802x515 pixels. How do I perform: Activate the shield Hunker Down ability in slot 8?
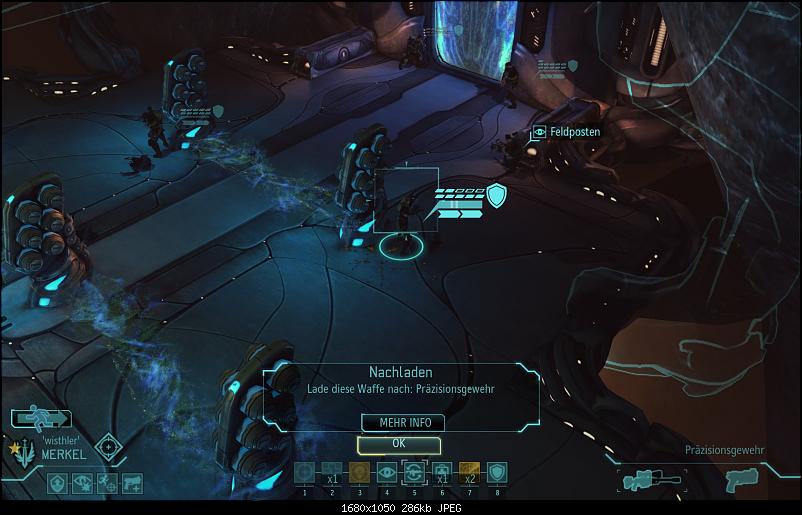(x=496, y=473)
